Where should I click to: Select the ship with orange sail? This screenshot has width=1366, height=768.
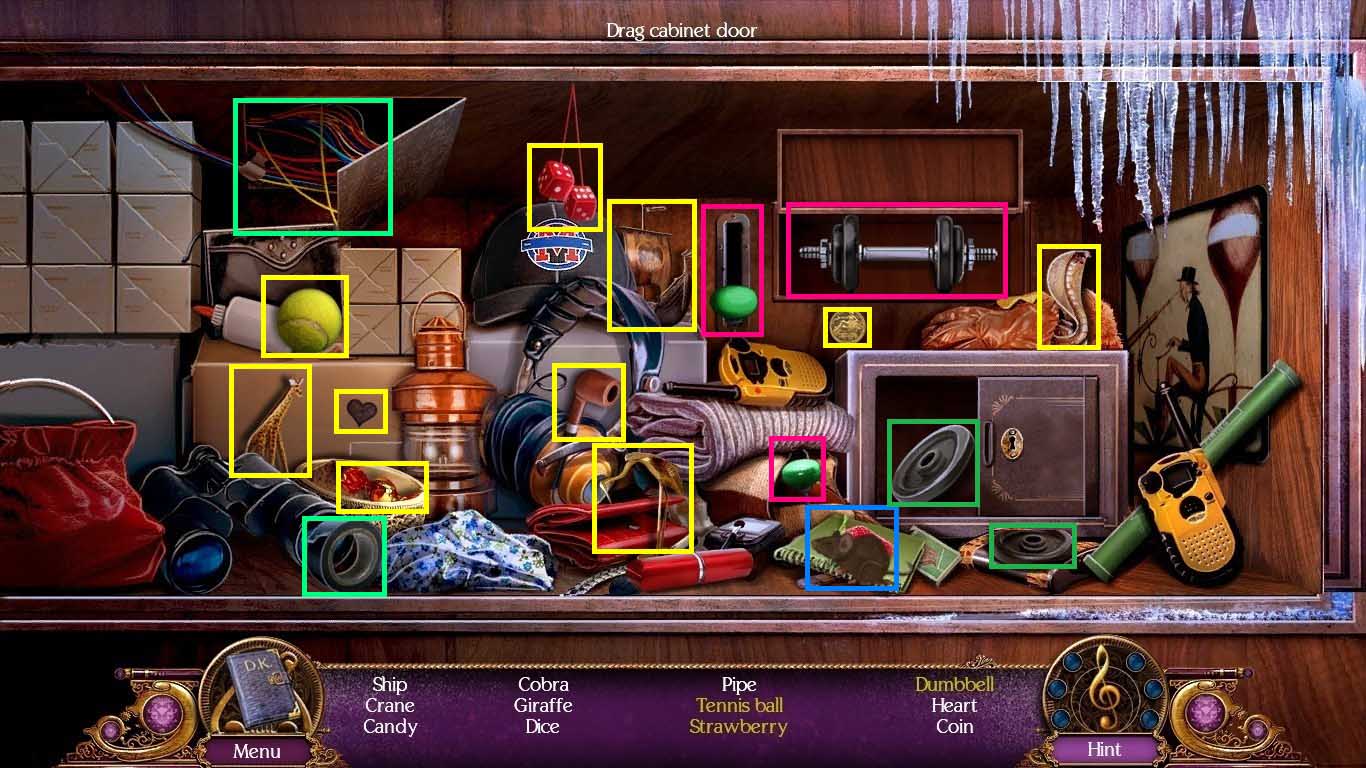[x=651, y=265]
